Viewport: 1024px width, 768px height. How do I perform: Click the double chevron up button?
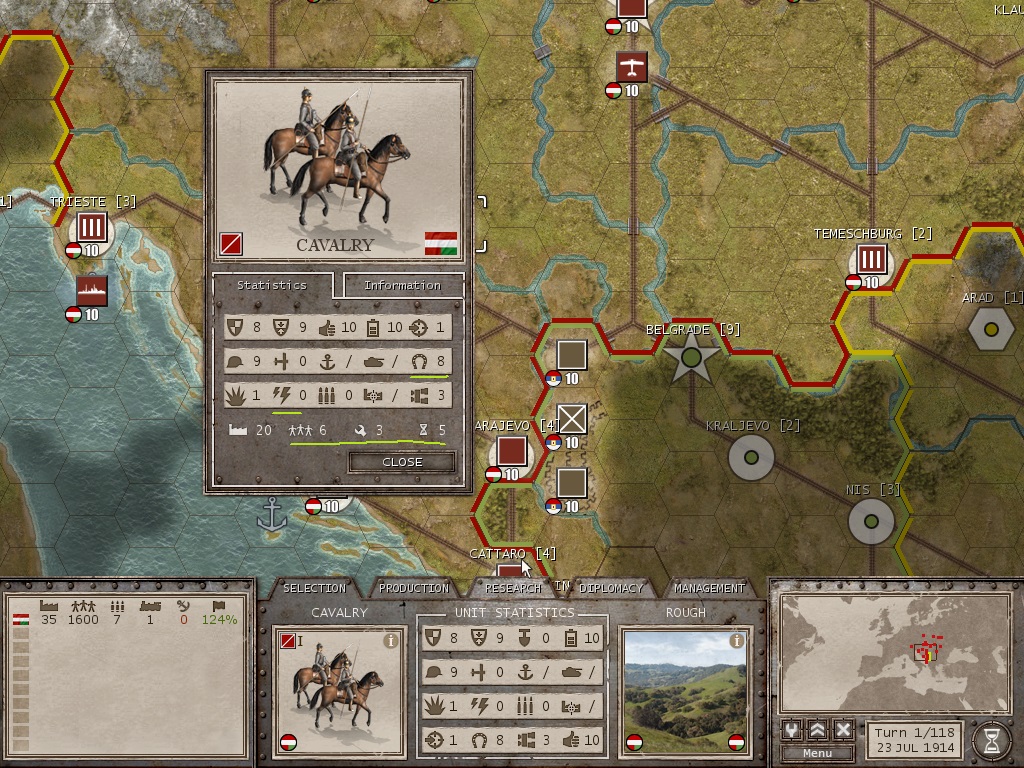click(818, 730)
